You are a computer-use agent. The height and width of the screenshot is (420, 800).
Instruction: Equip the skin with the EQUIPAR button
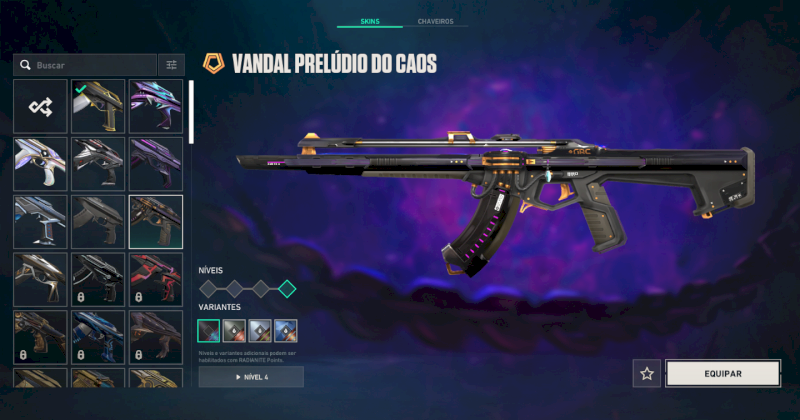tap(723, 373)
